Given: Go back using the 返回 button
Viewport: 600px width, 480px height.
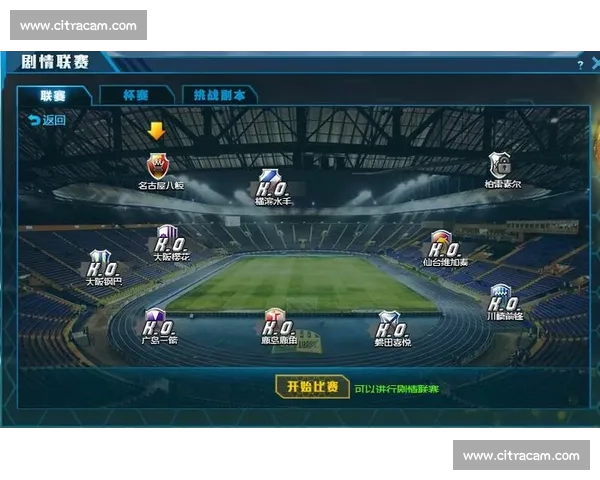Looking at the screenshot, I should [46, 120].
